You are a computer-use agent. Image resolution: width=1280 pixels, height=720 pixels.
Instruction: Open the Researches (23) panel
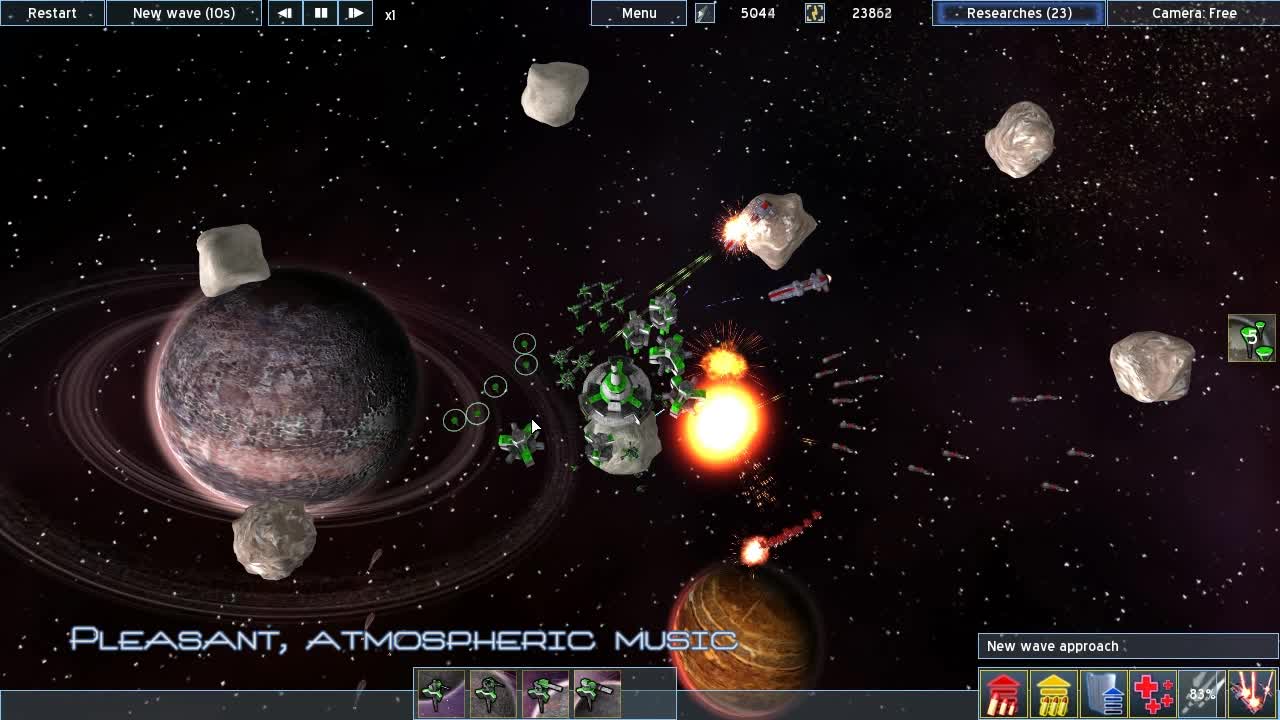pos(1018,13)
